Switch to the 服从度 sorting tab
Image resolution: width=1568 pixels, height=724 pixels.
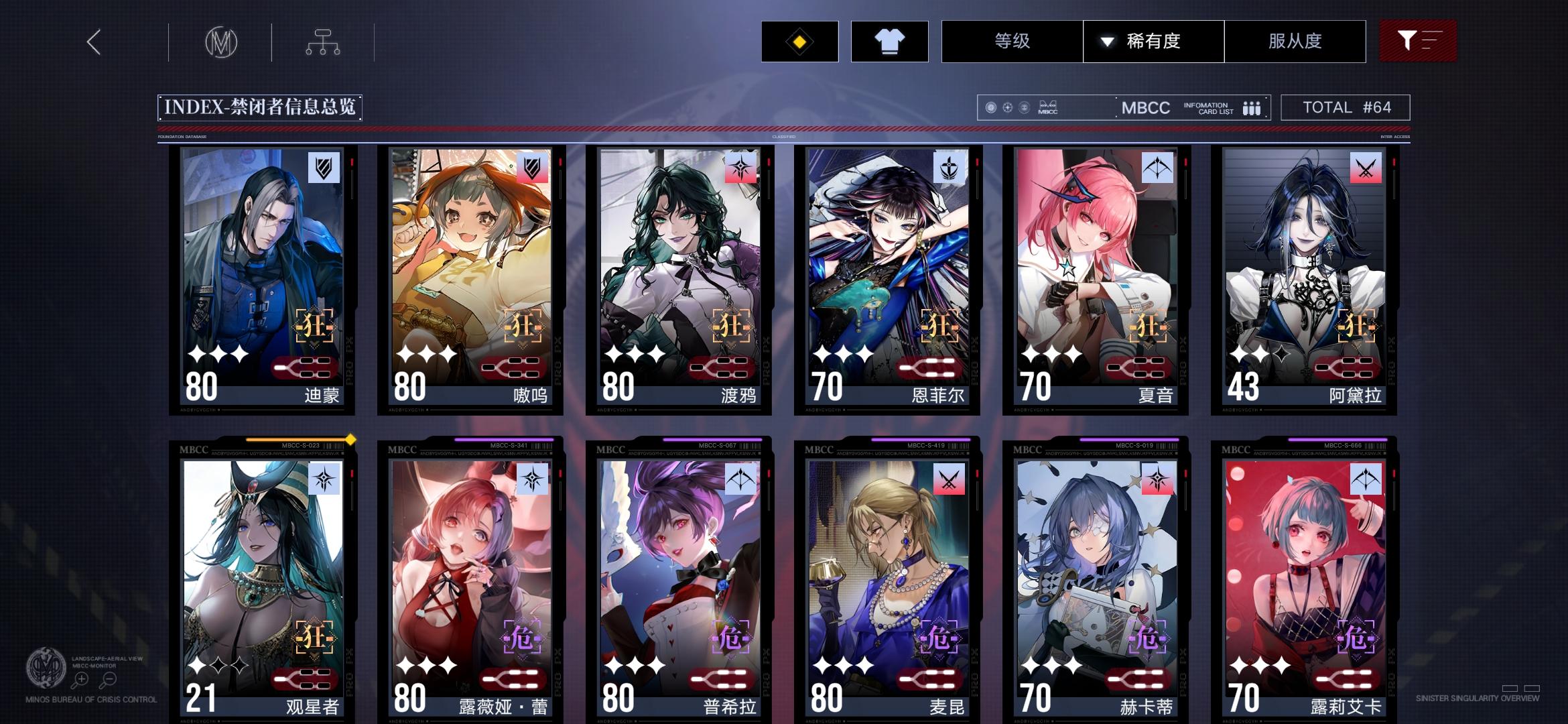1295,42
